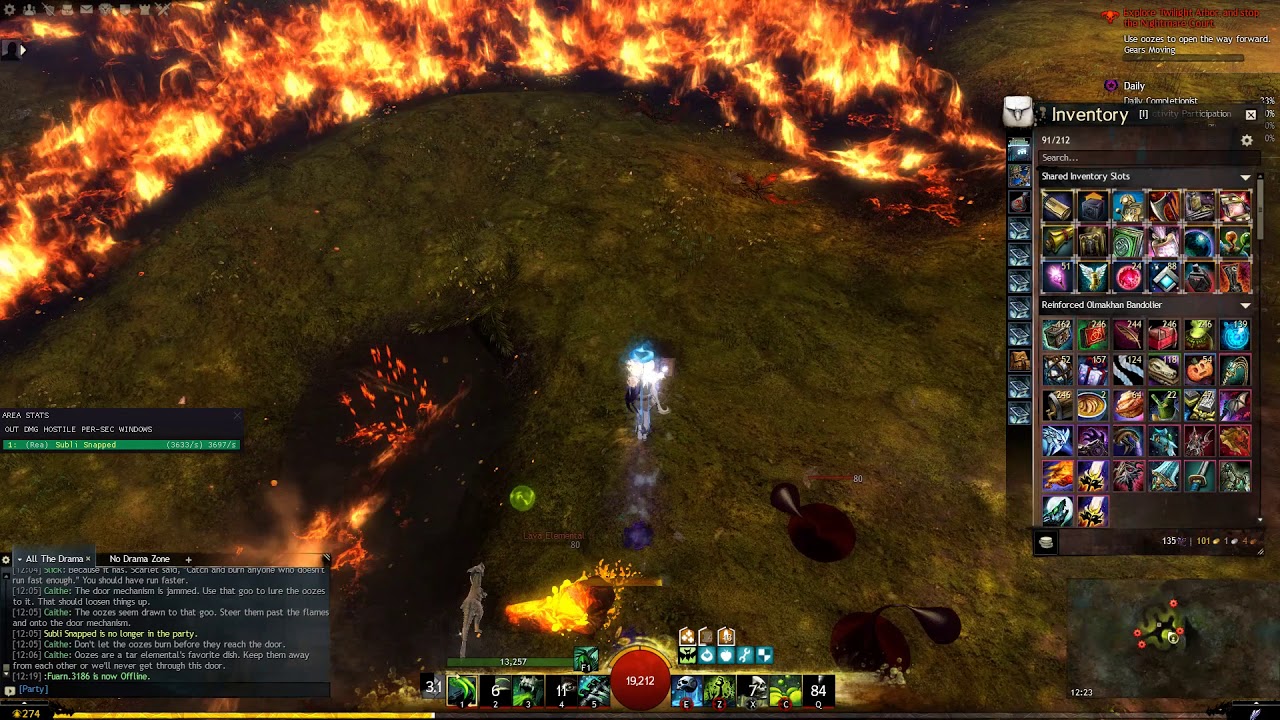The width and height of the screenshot is (1280, 720).
Task: Switch to the No Drama Zone chat tab
Action: pyautogui.click(x=139, y=559)
